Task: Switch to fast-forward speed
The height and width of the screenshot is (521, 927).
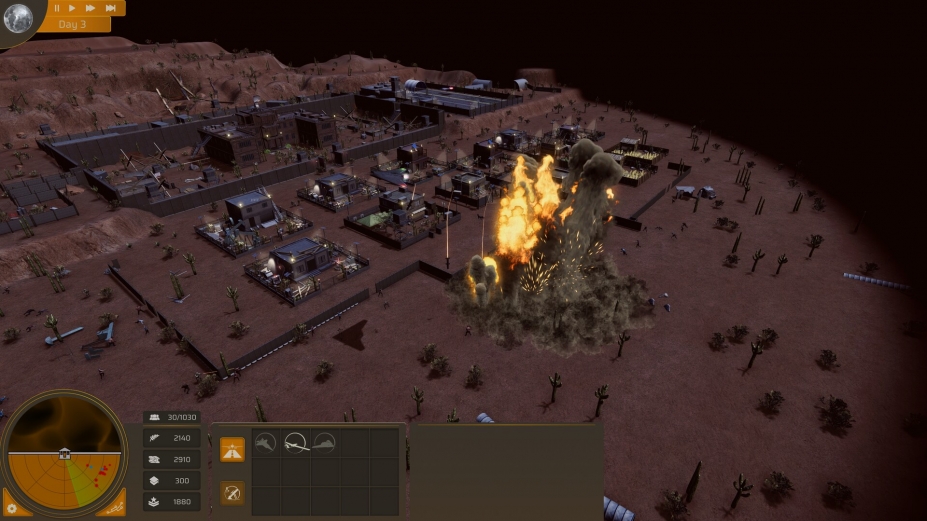Action: [90, 7]
